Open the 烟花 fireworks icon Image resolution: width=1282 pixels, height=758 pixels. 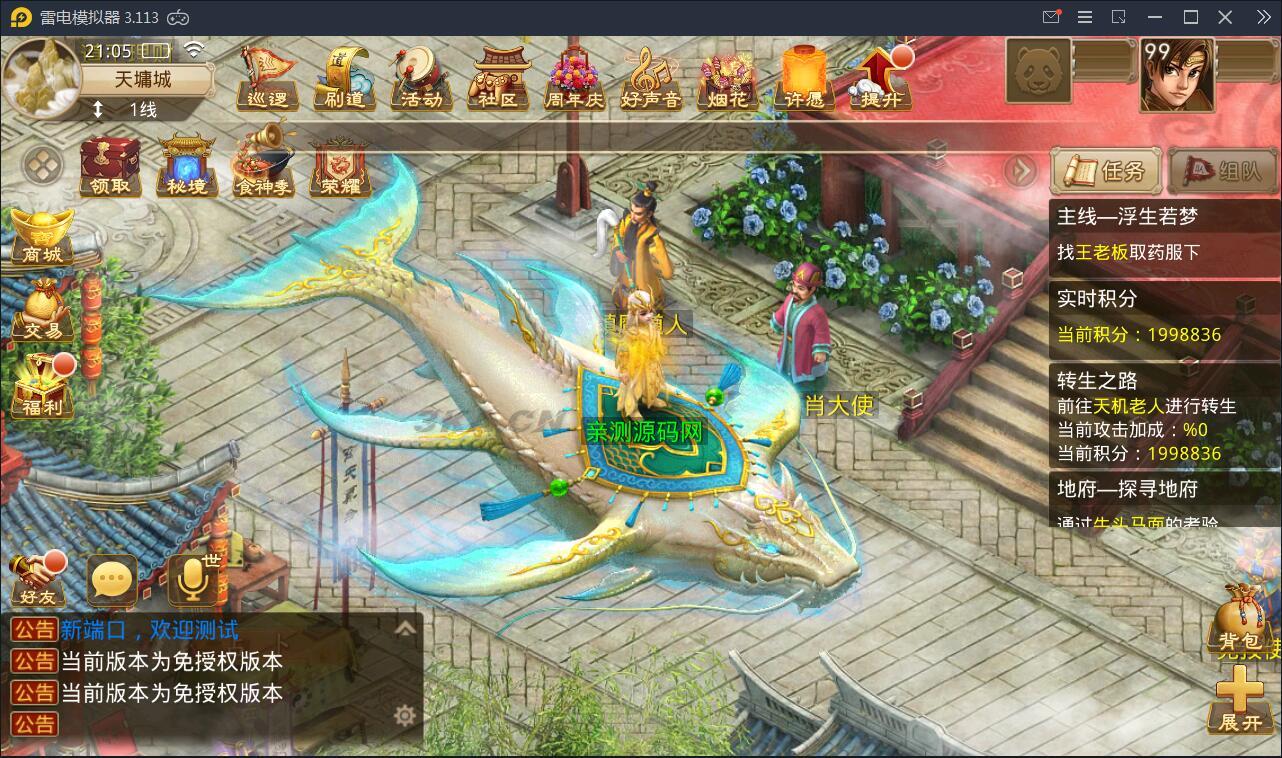pos(727,77)
